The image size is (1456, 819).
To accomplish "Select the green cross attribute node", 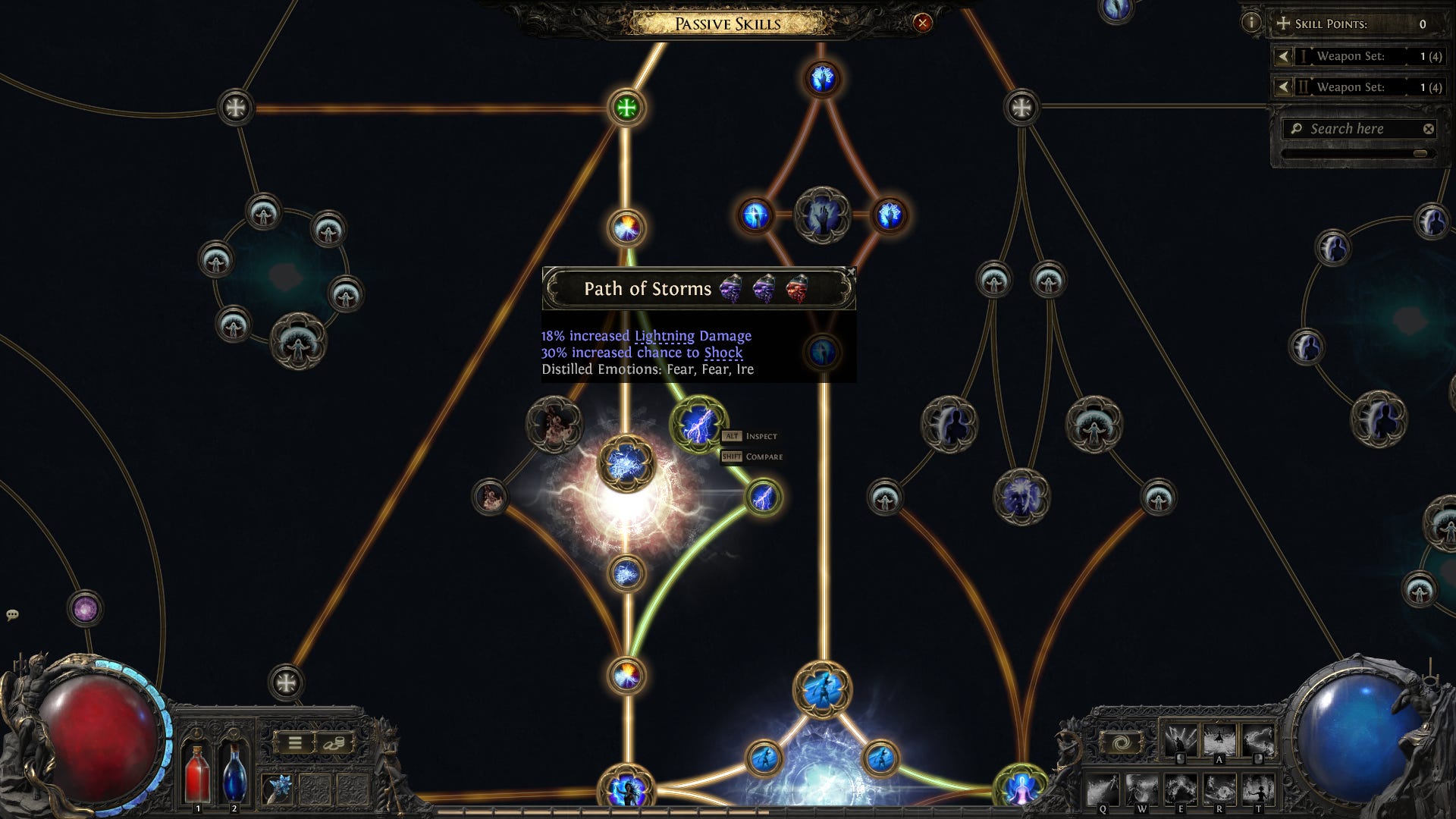I will [626, 108].
